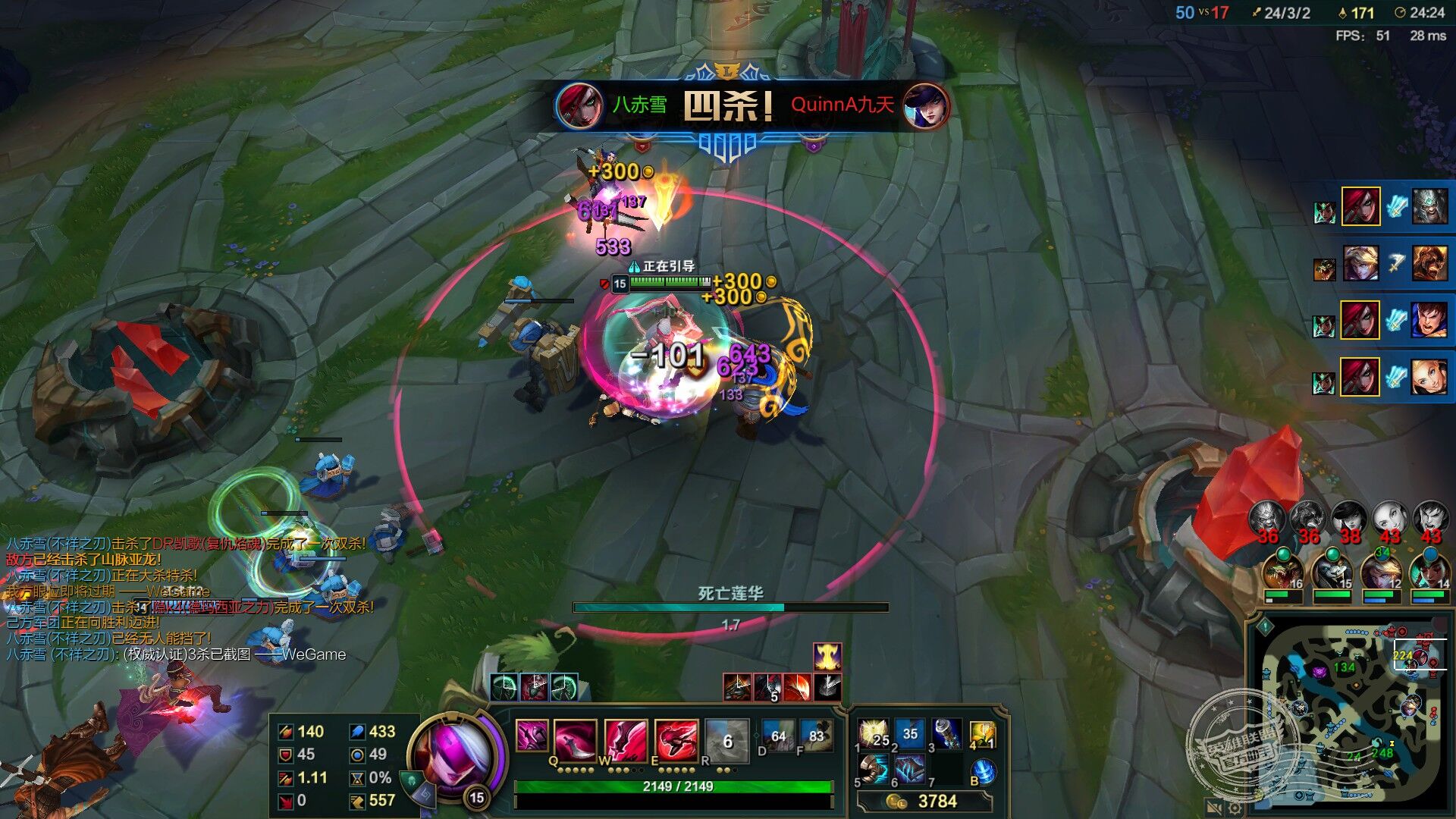This screenshot has width=1456, height=819.
Task: Click Katarina's passive ability icon
Action: [x=532, y=736]
